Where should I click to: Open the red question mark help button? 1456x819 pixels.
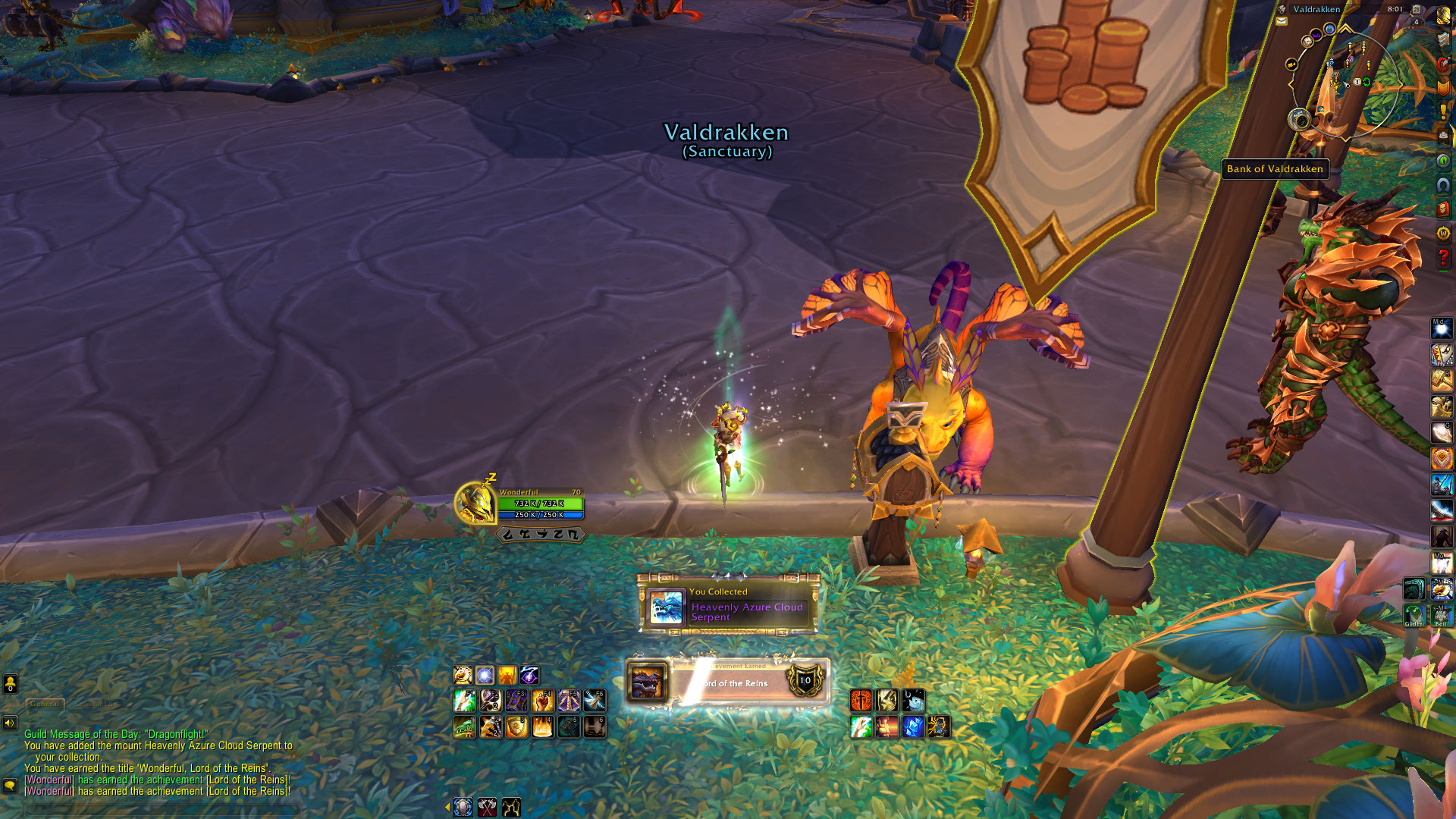[x=1443, y=258]
